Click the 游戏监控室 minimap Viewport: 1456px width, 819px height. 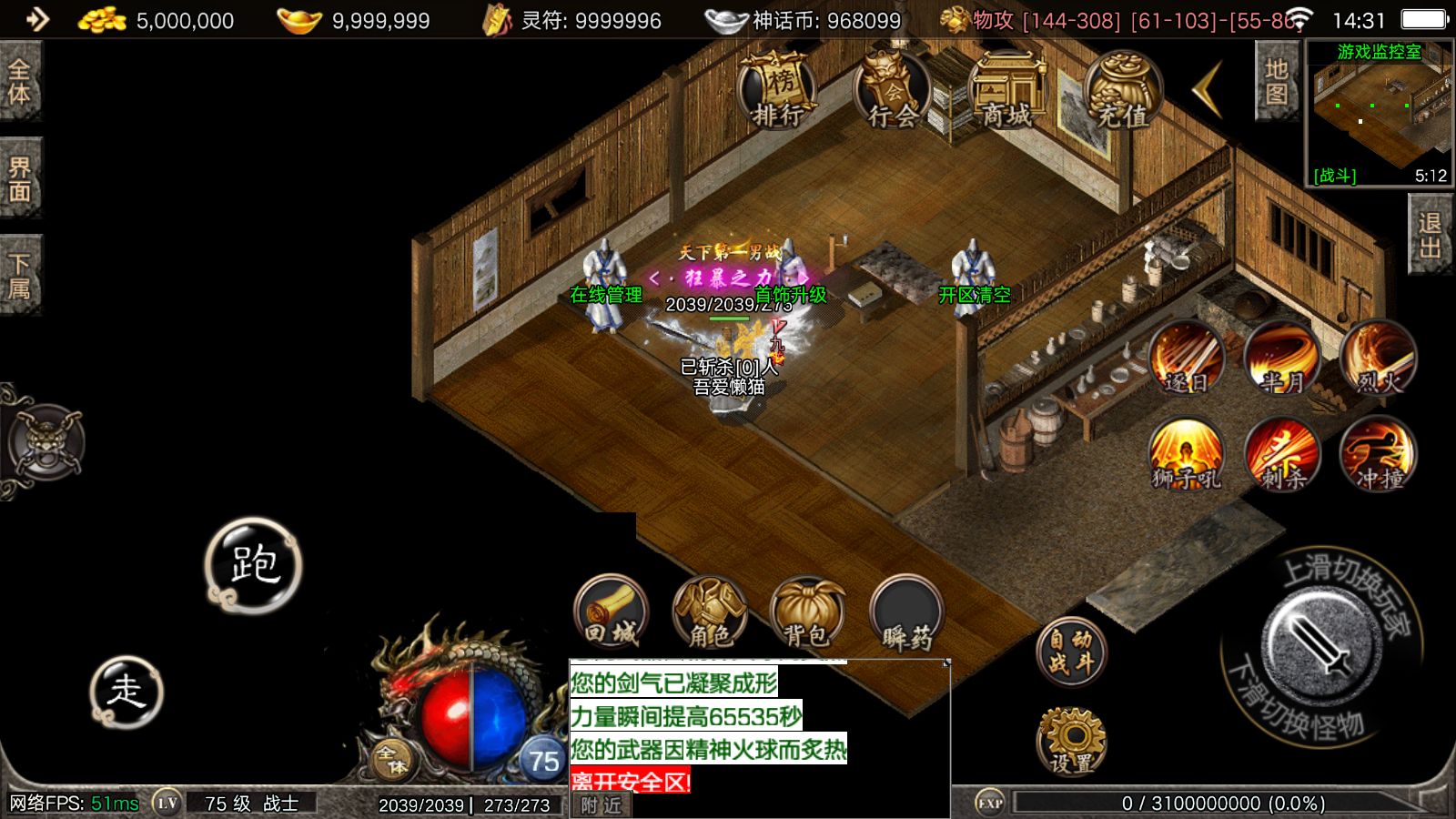tap(1379, 114)
